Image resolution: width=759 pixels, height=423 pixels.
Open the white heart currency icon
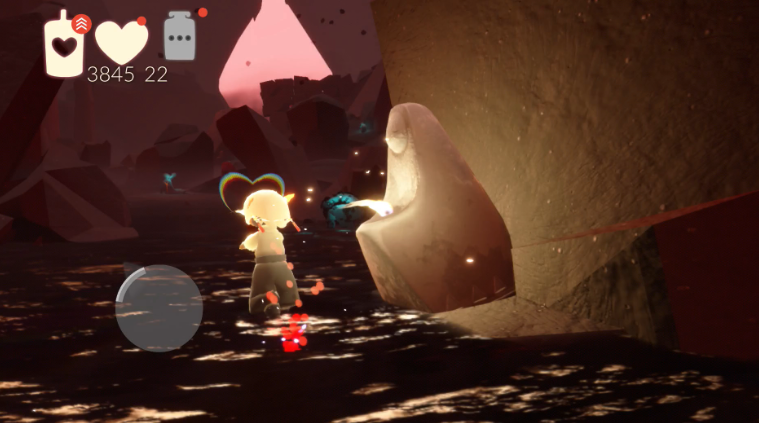(x=121, y=41)
